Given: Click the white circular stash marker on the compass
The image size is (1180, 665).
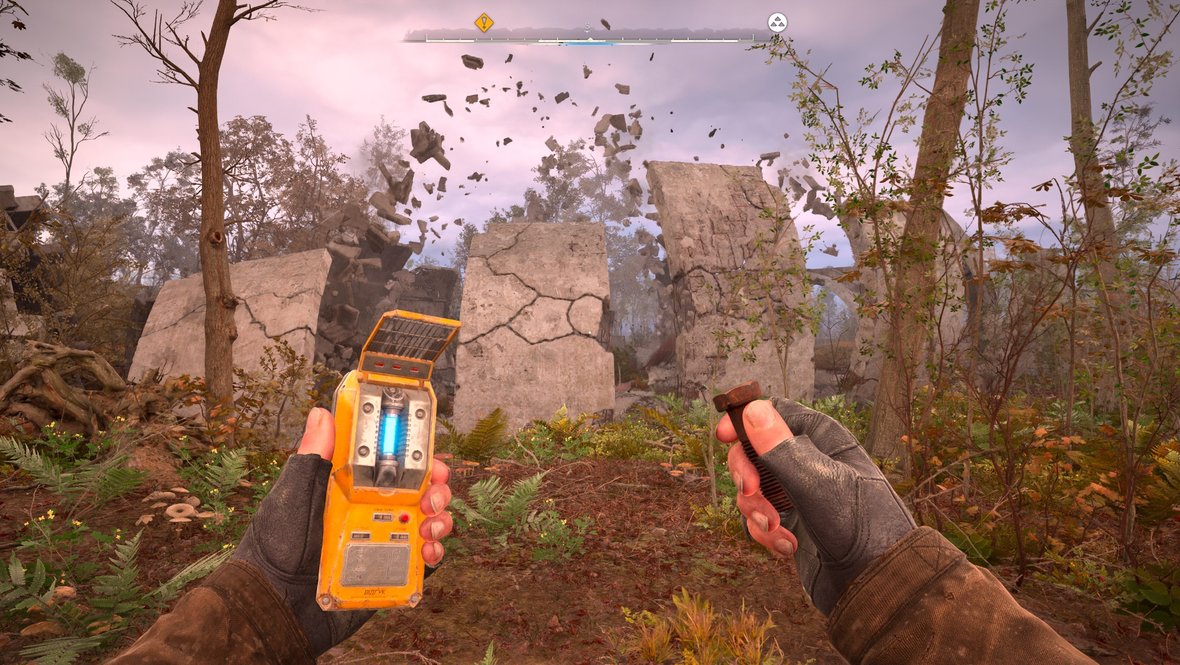Looking at the screenshot, I should (x=777, y=22).
